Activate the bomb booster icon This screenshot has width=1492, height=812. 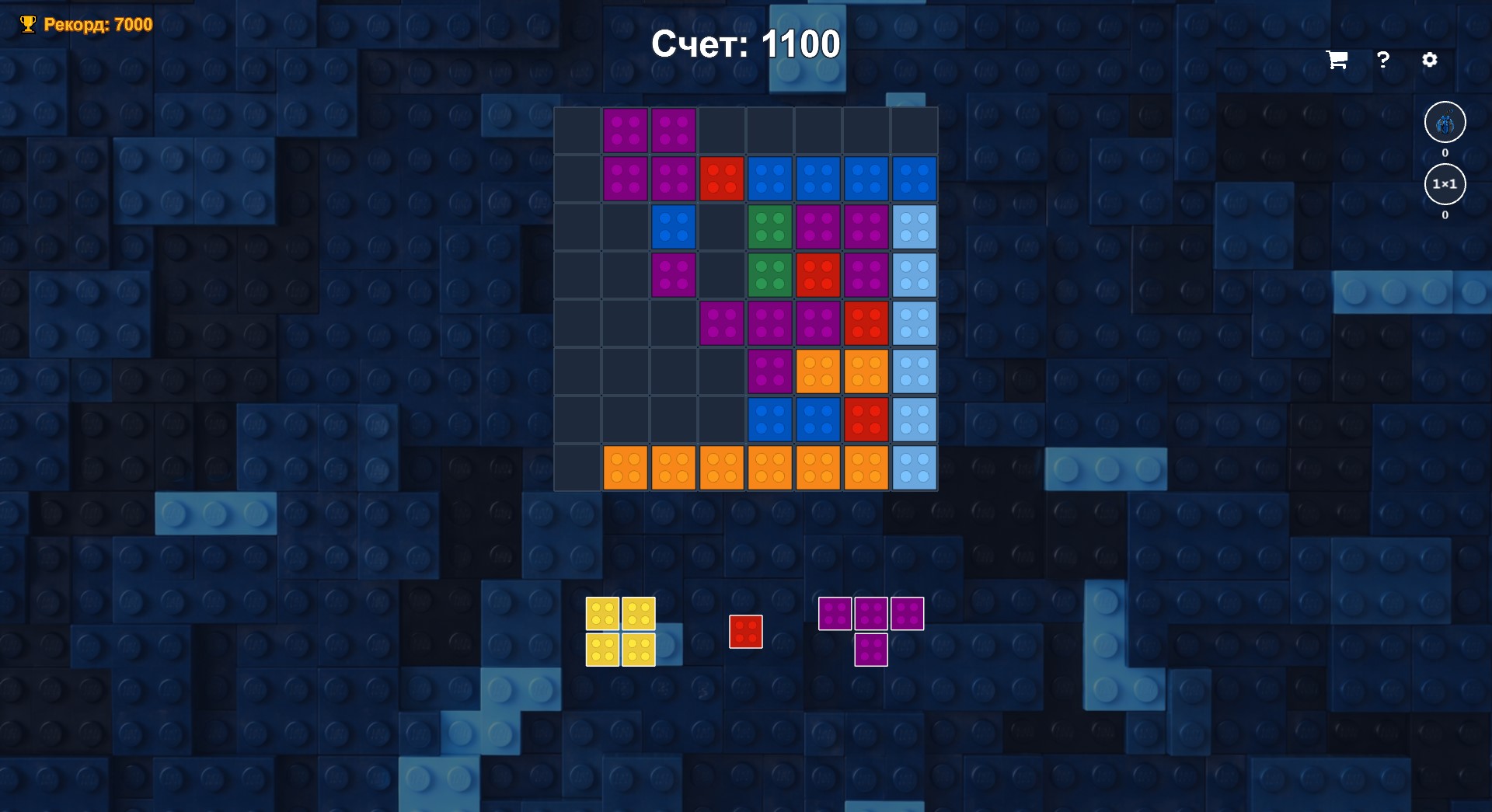tap(1444, 122)
